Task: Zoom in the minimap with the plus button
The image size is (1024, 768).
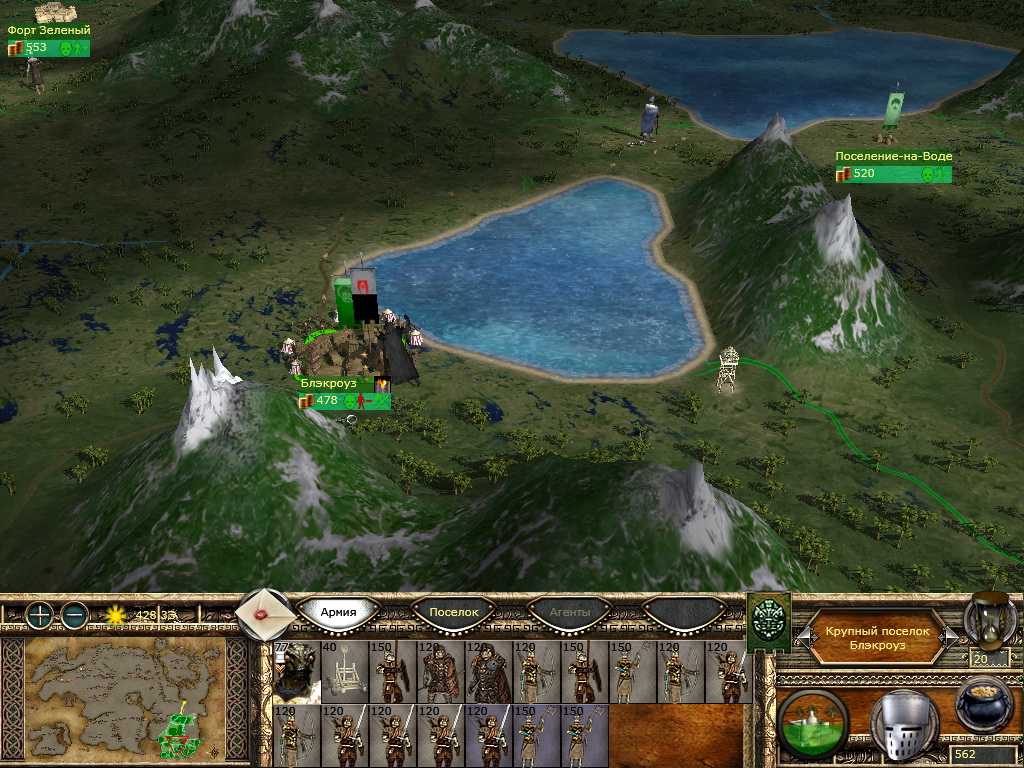Action: pyautogui.click(x=38, y=615)
